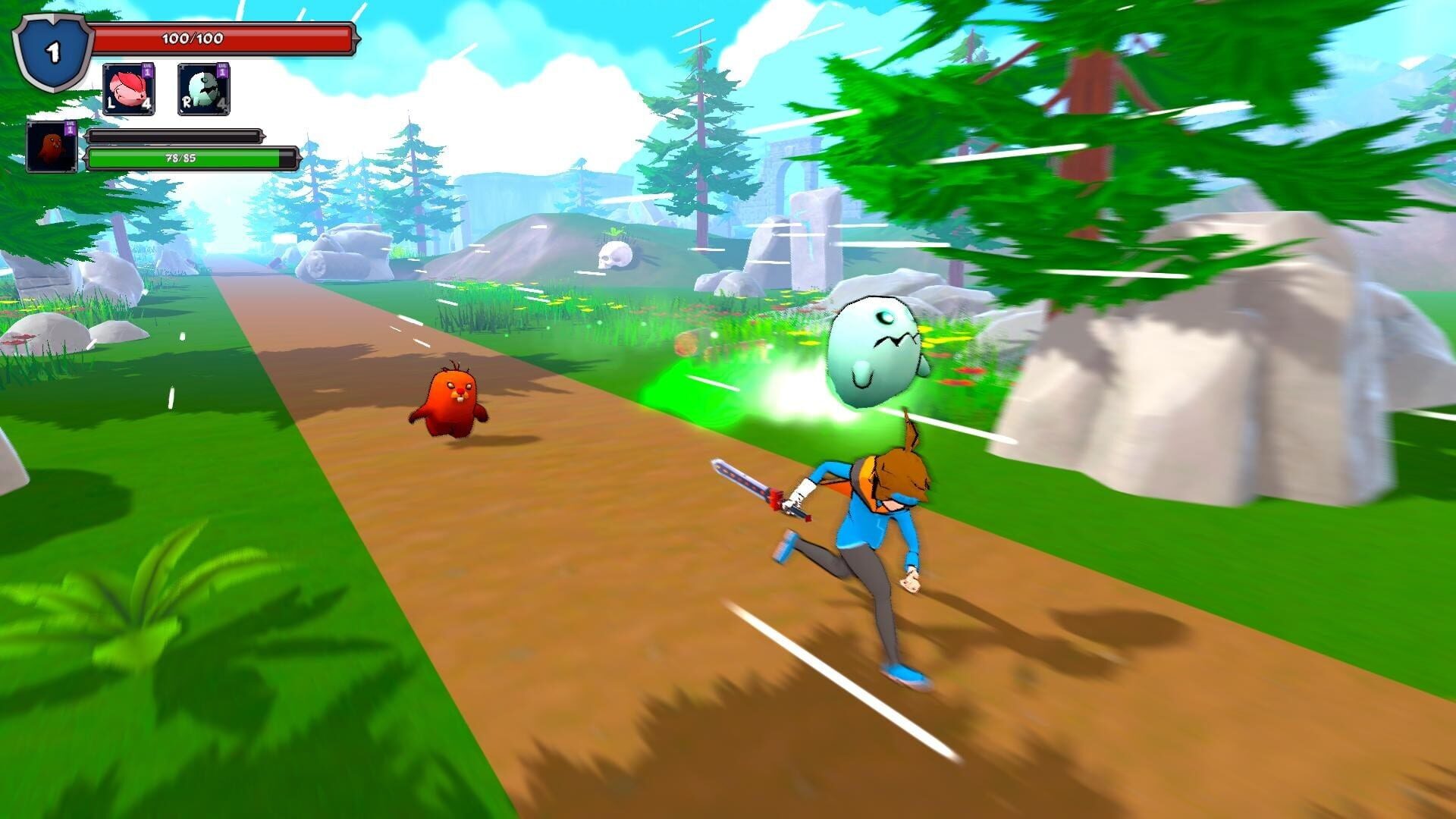The image size is (1456, 819).
Task: Click the red bird companion portrait
Action: [52, 146]
